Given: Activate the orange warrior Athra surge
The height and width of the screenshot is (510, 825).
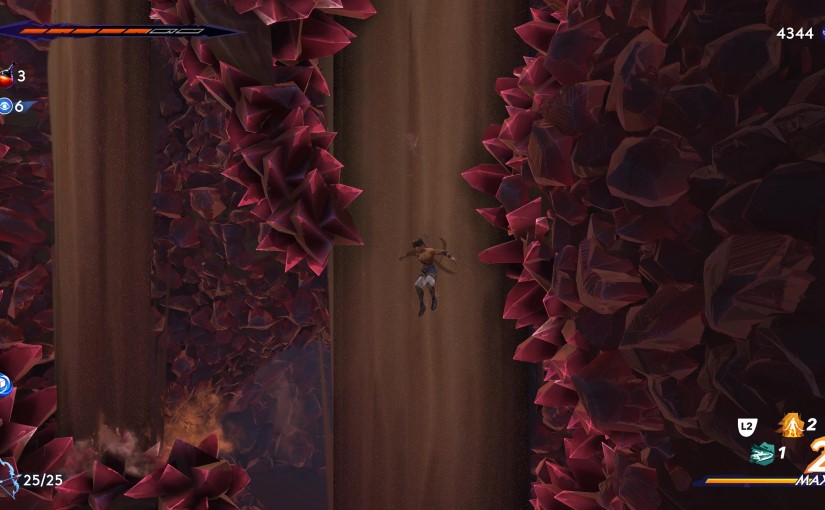Looking at the screenshot, I should point(792,426).
